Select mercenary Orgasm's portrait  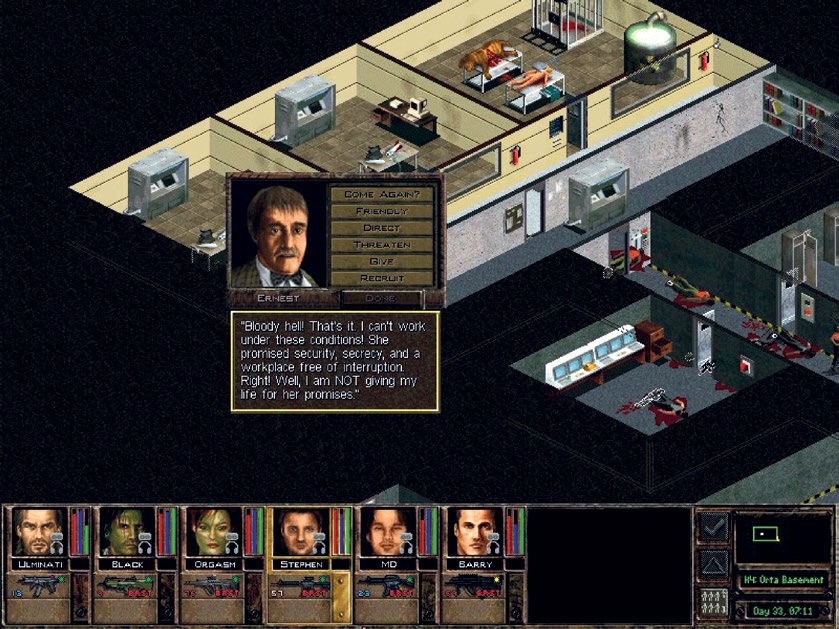(209, 532)
